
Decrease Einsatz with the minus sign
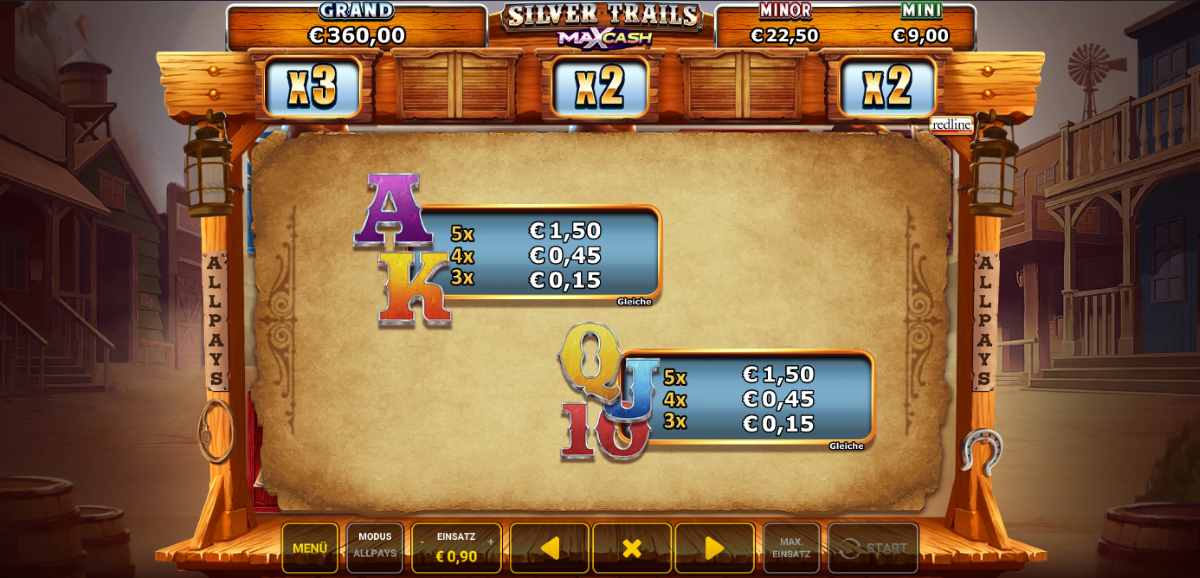point(422,541)
